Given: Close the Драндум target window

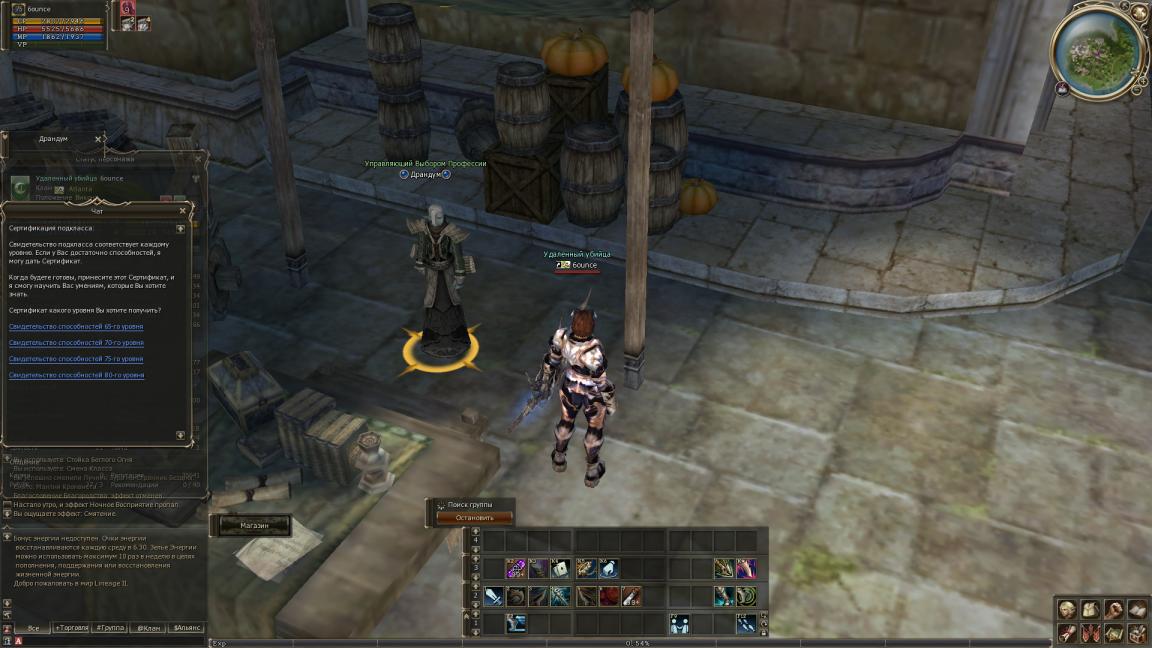Looking at the screenshot, I should pyautogui.click(x=98, y=139).
